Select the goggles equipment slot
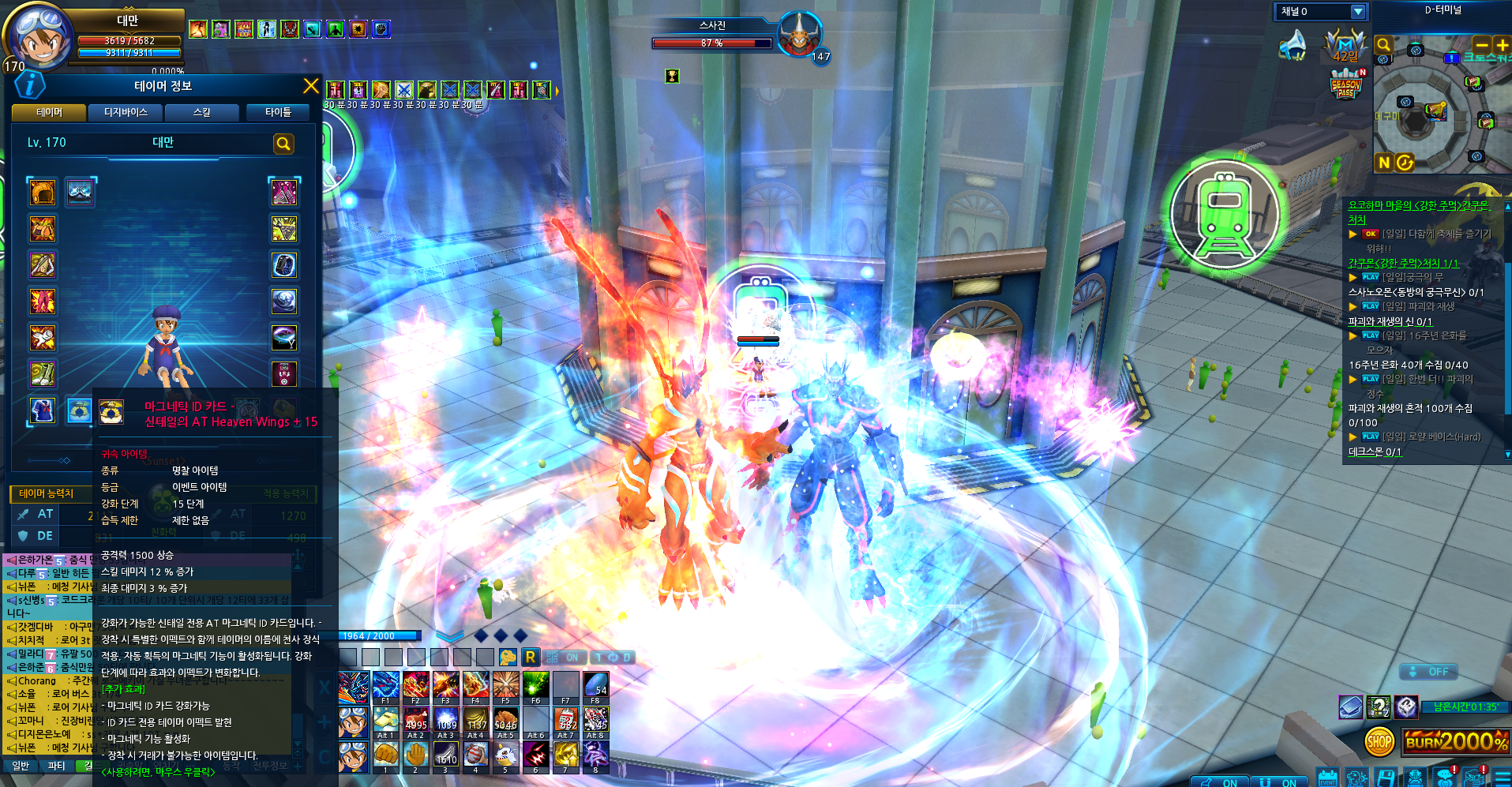Screen dimensions: 1512x787 79,192
